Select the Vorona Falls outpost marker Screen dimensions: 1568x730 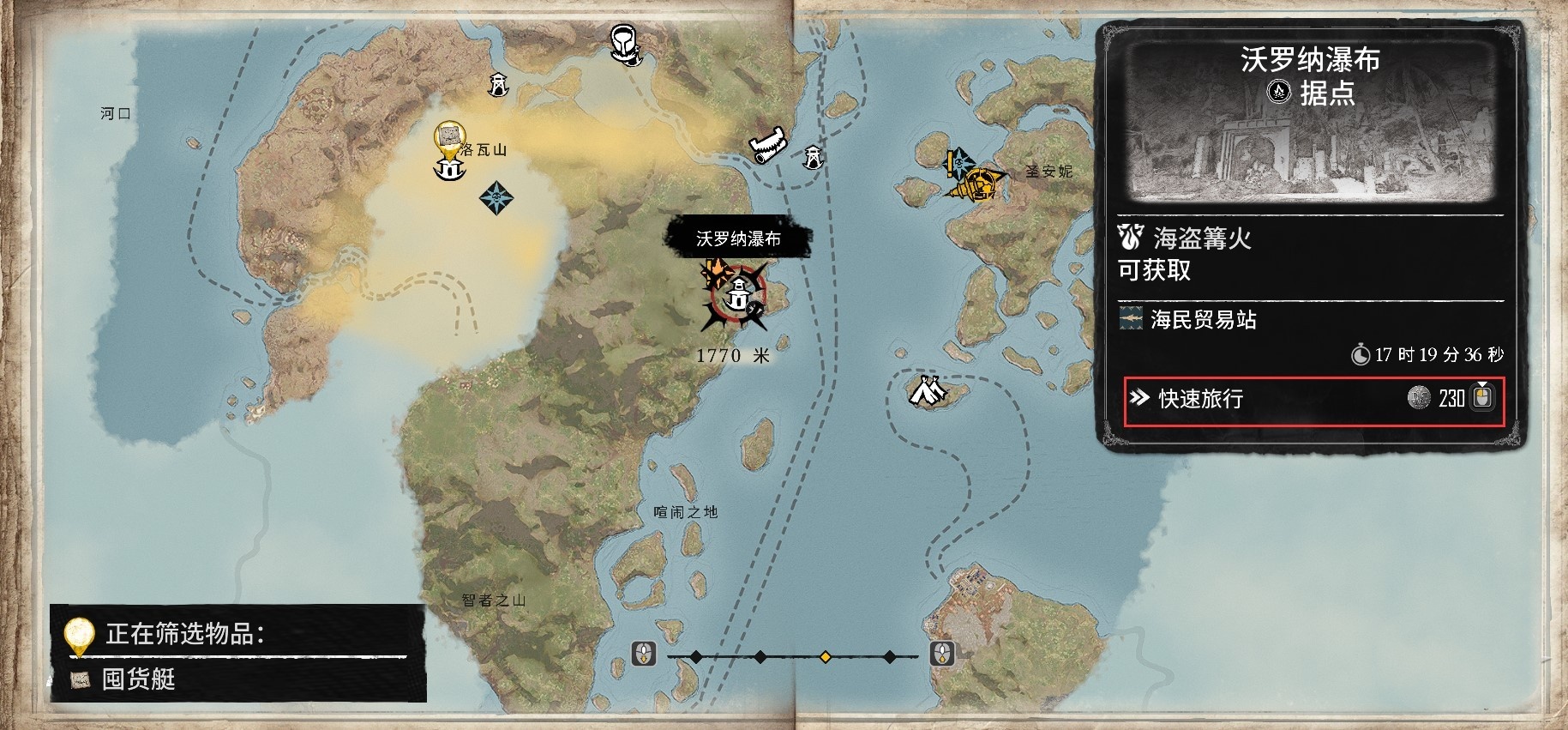click(x=737, y=298)
